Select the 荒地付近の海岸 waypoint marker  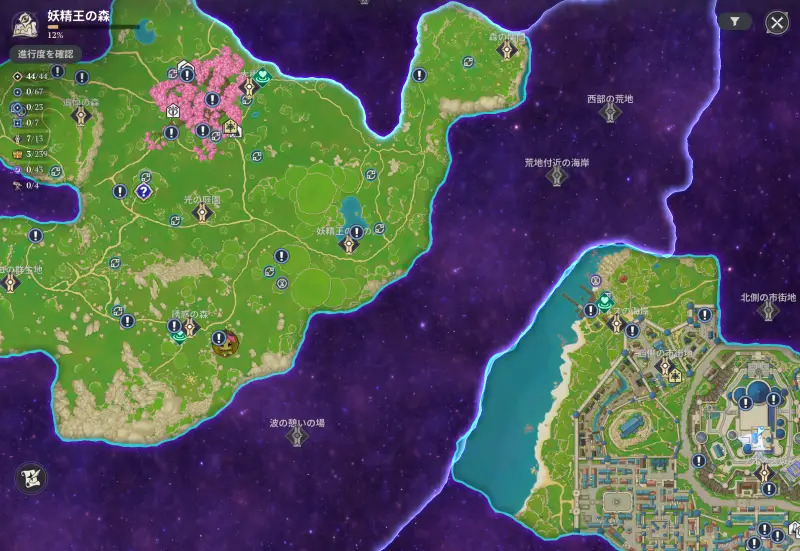[x=558, y=176]
